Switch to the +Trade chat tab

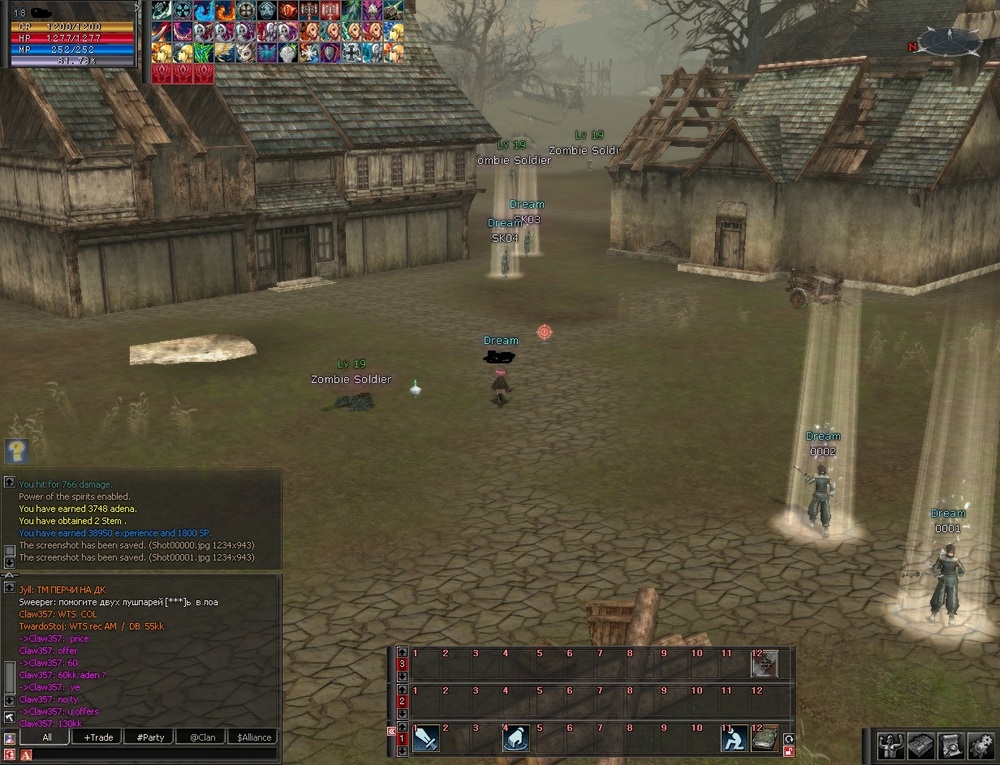(x=99, y=737)
